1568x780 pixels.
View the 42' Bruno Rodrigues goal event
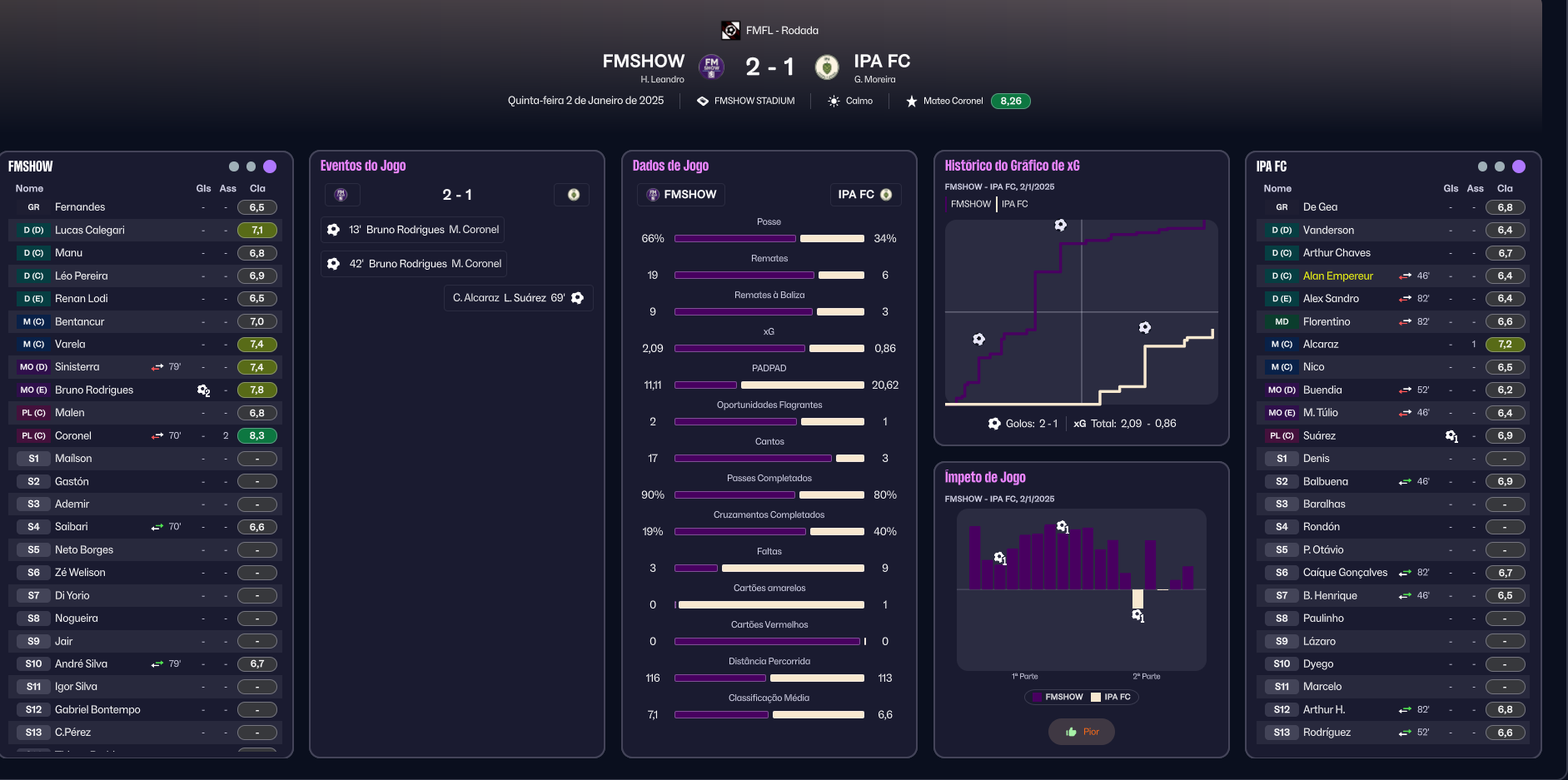pyautogui.click(x=415, y=264)
